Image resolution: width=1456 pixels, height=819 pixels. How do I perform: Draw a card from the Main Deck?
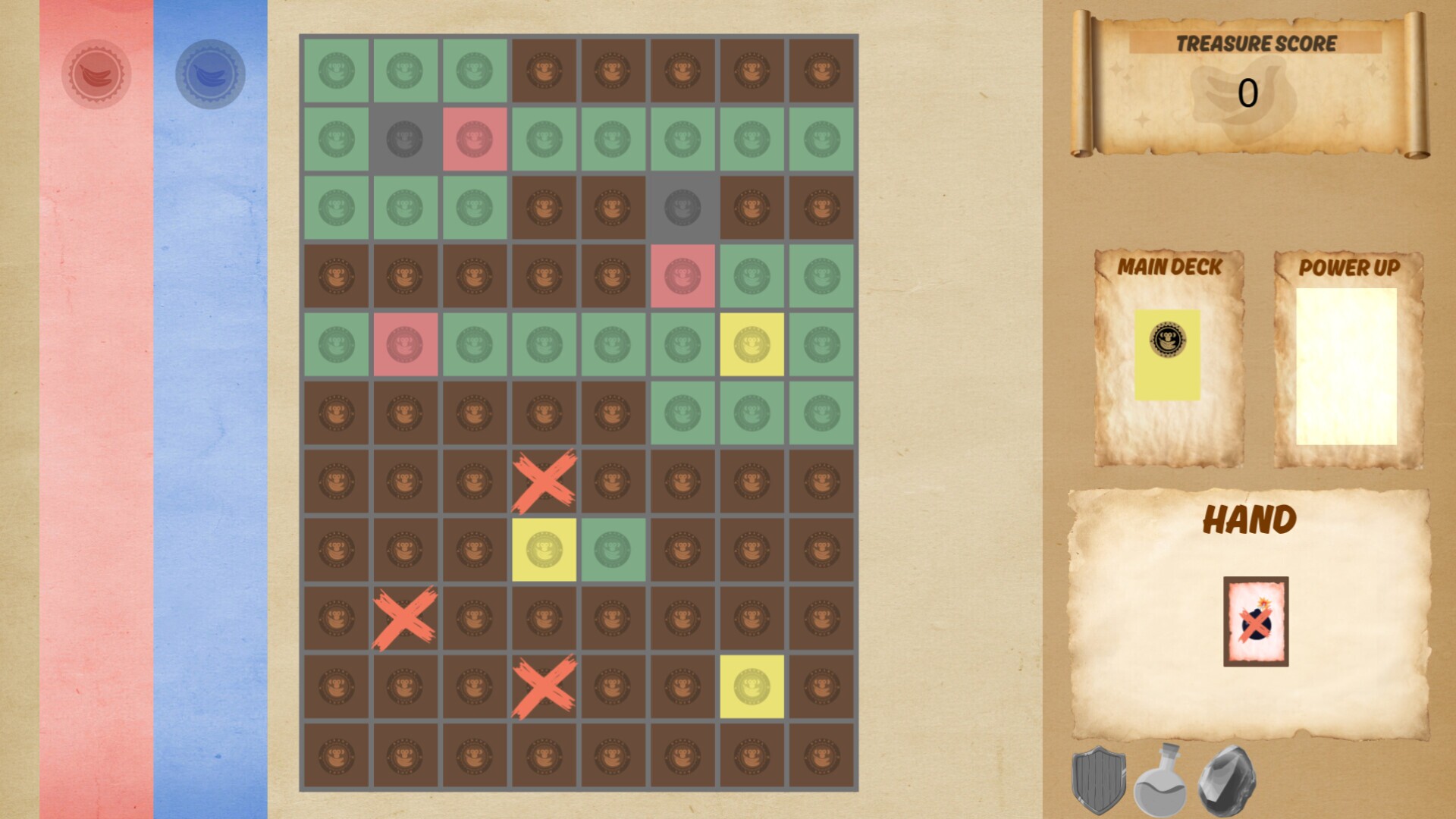(1167, 354)
